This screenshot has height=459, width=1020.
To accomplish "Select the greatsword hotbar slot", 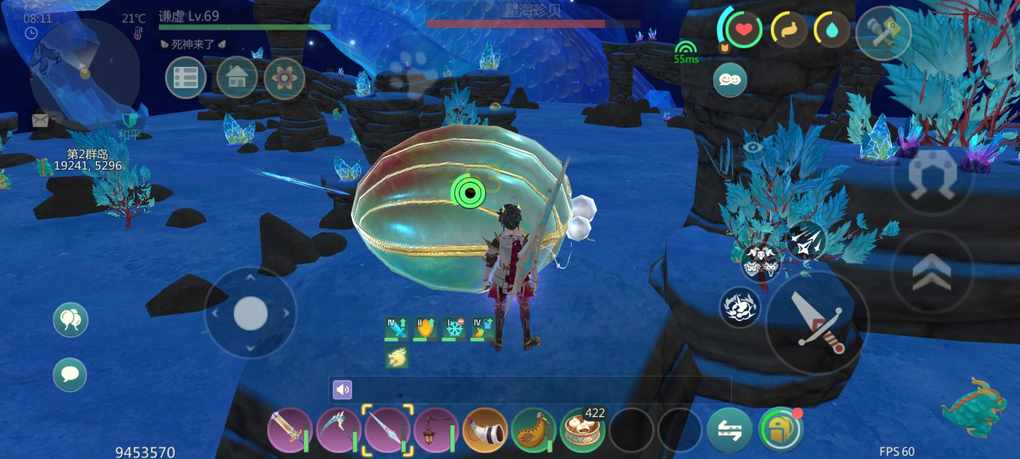I will [x=289, y=430].
